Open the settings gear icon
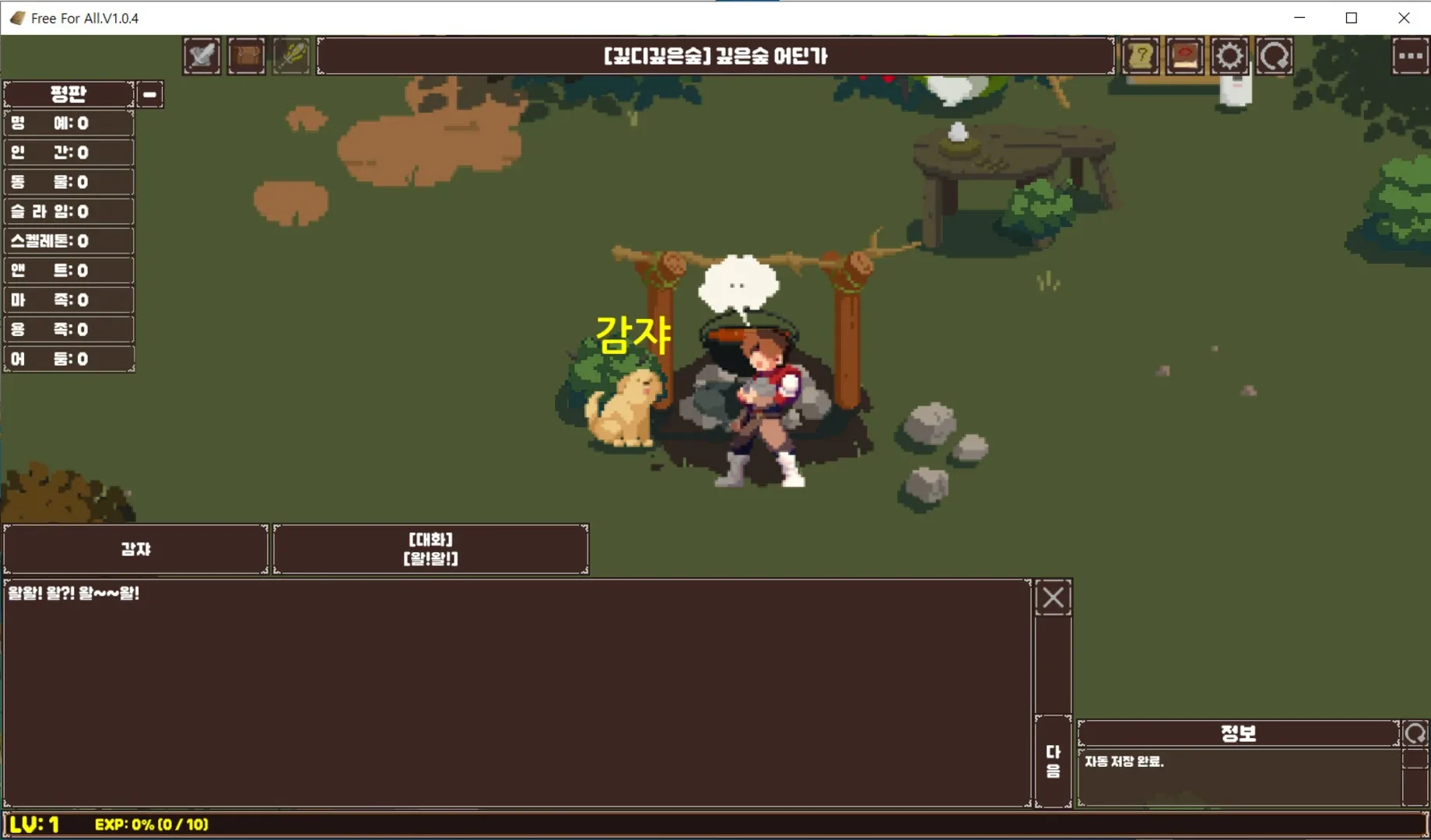Screen dimensions: 1431x840 coord(1229,55)
